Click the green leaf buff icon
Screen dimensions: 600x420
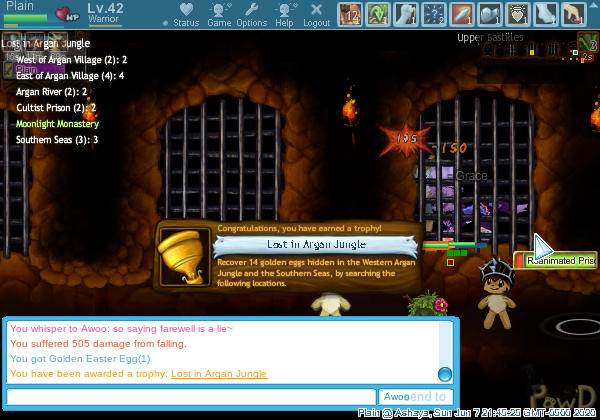coord(587,44)
